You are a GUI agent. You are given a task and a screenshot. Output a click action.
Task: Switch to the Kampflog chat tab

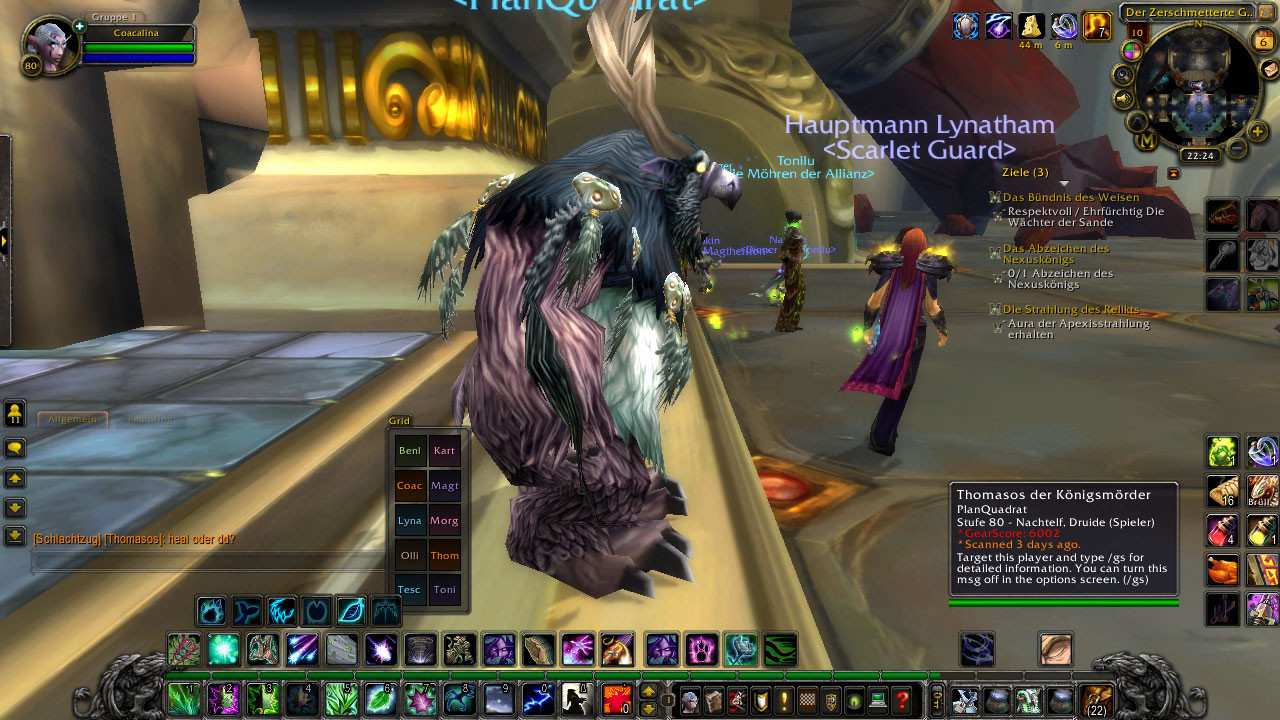(x=150, y=419)
